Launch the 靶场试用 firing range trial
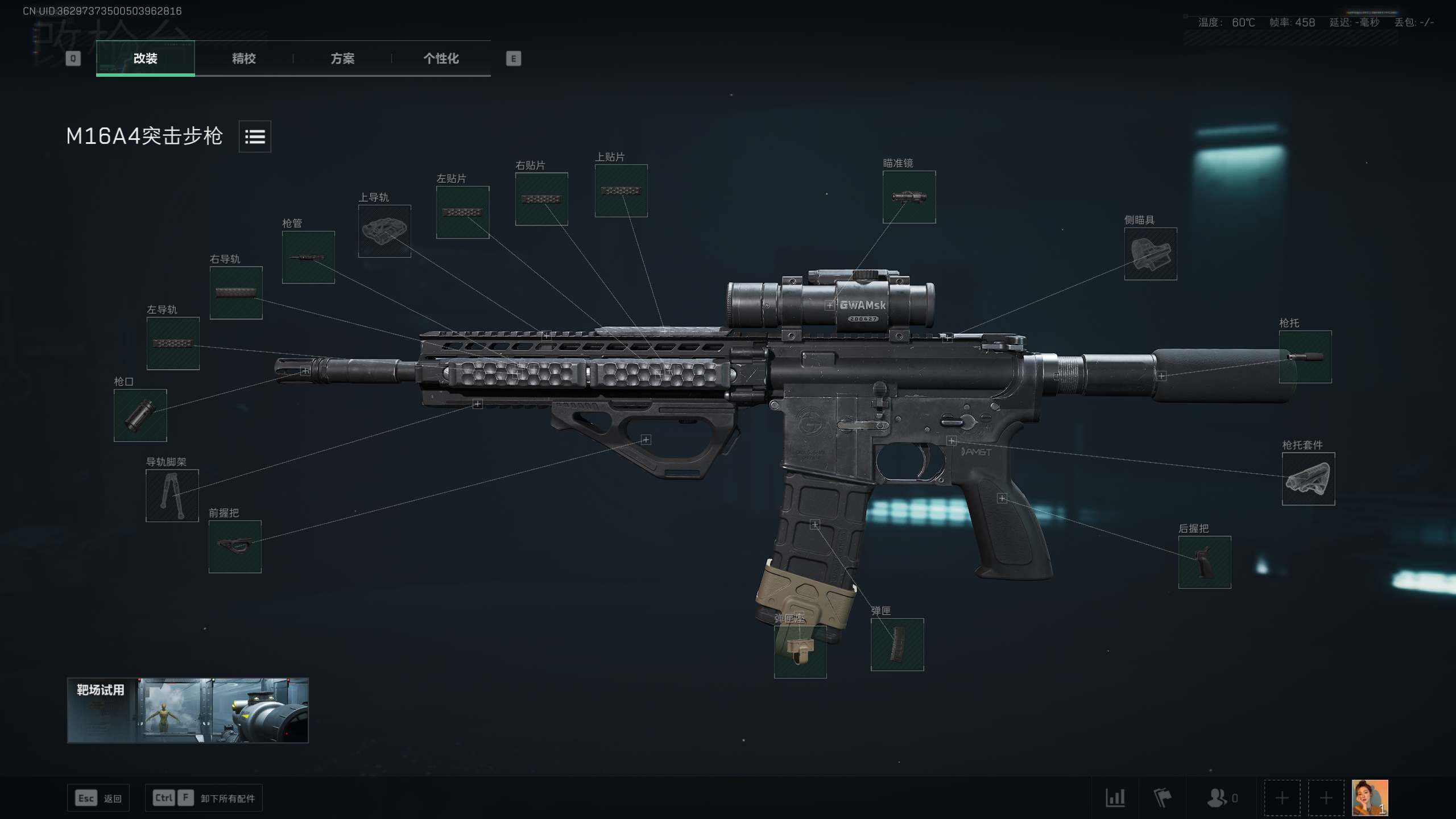The height and width of the screenshot is (819, 1456). point(188,710)
